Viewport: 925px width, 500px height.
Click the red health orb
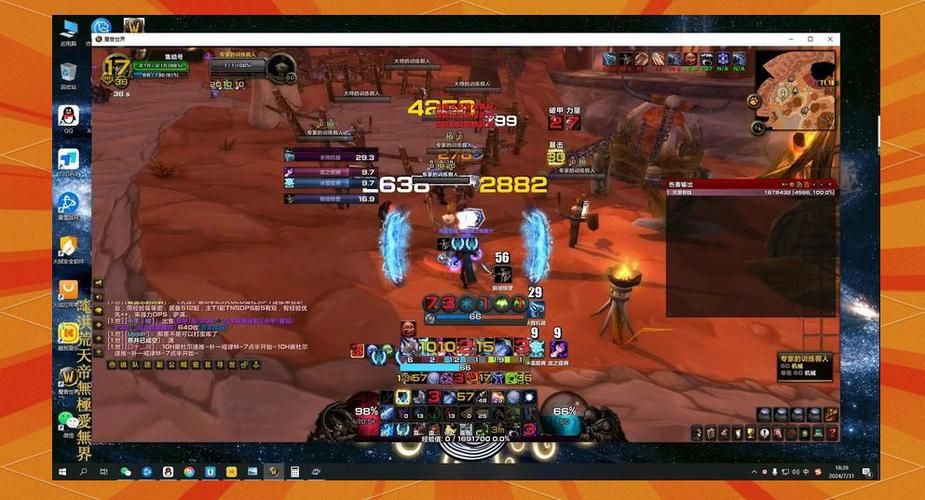[x=366, y=411]
